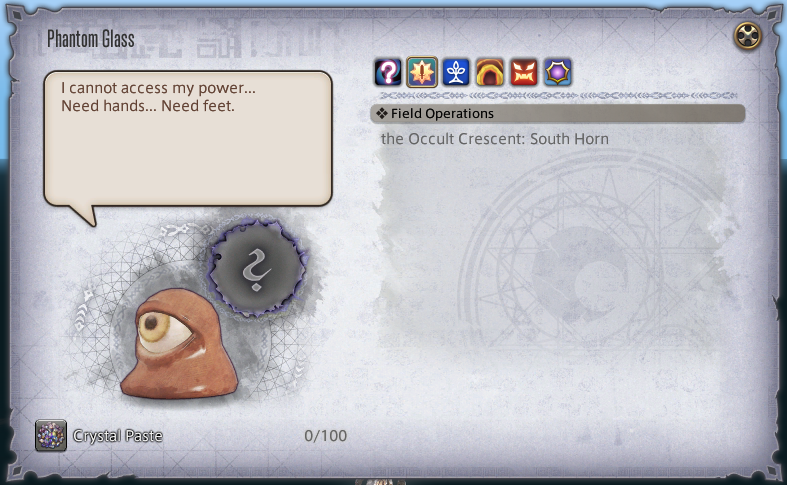The width and height of the screenshot is (787, 485).
Task: Click the unknown phantom question mark emblem
Action: pos(259,267)
